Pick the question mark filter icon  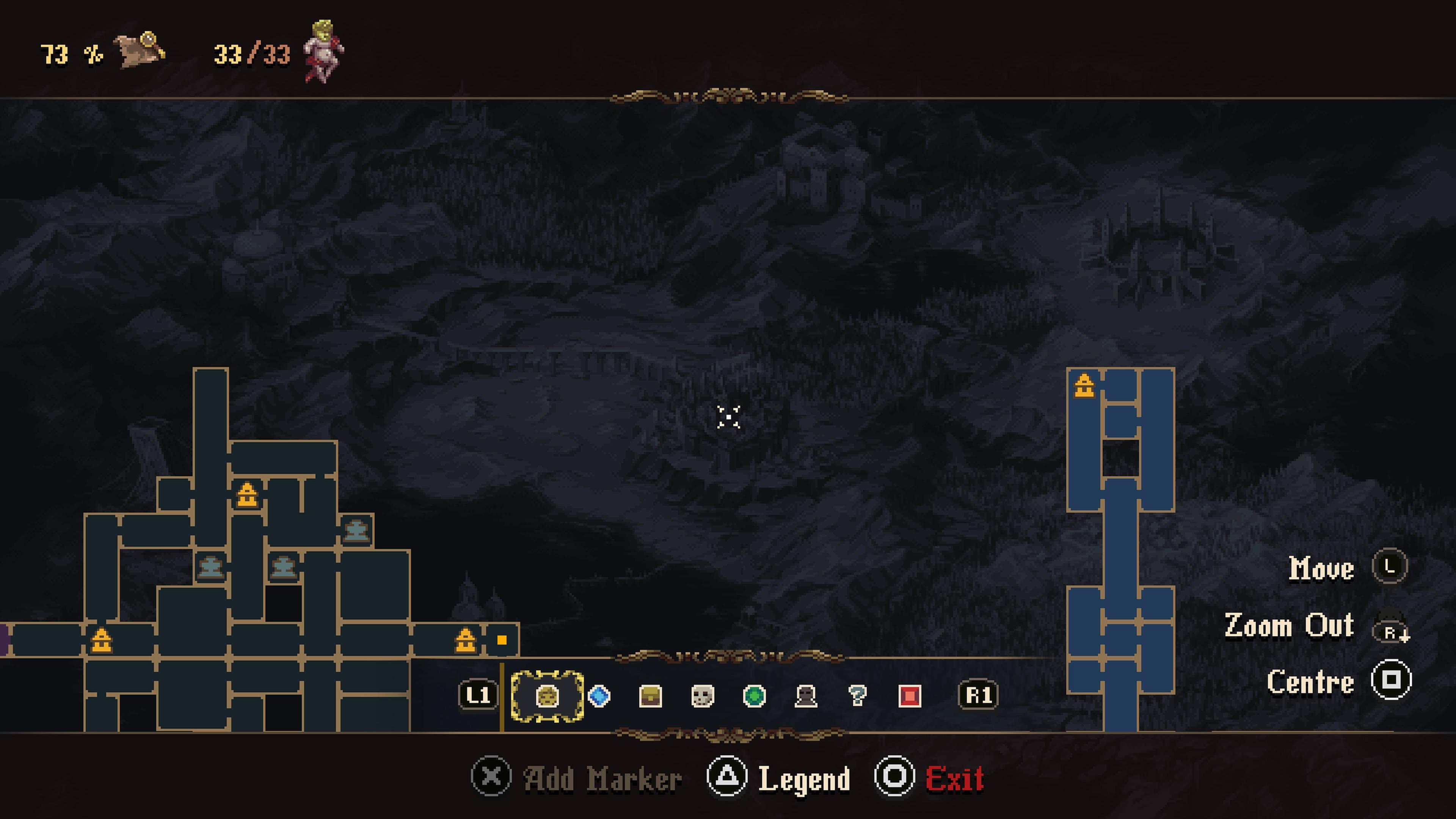click(857, 697)
